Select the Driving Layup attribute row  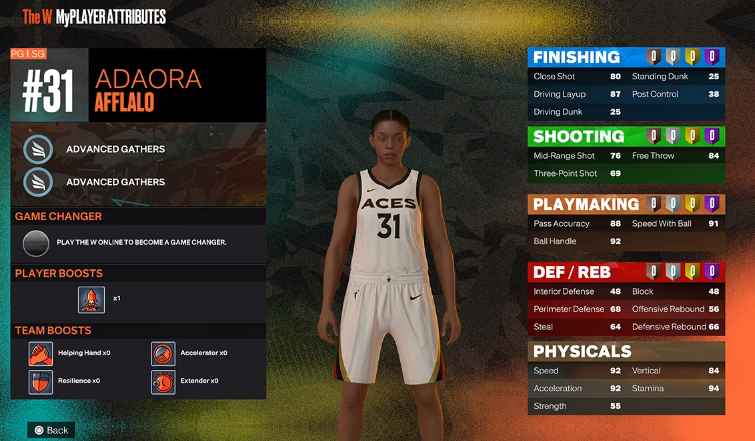(x=577, y=94)
